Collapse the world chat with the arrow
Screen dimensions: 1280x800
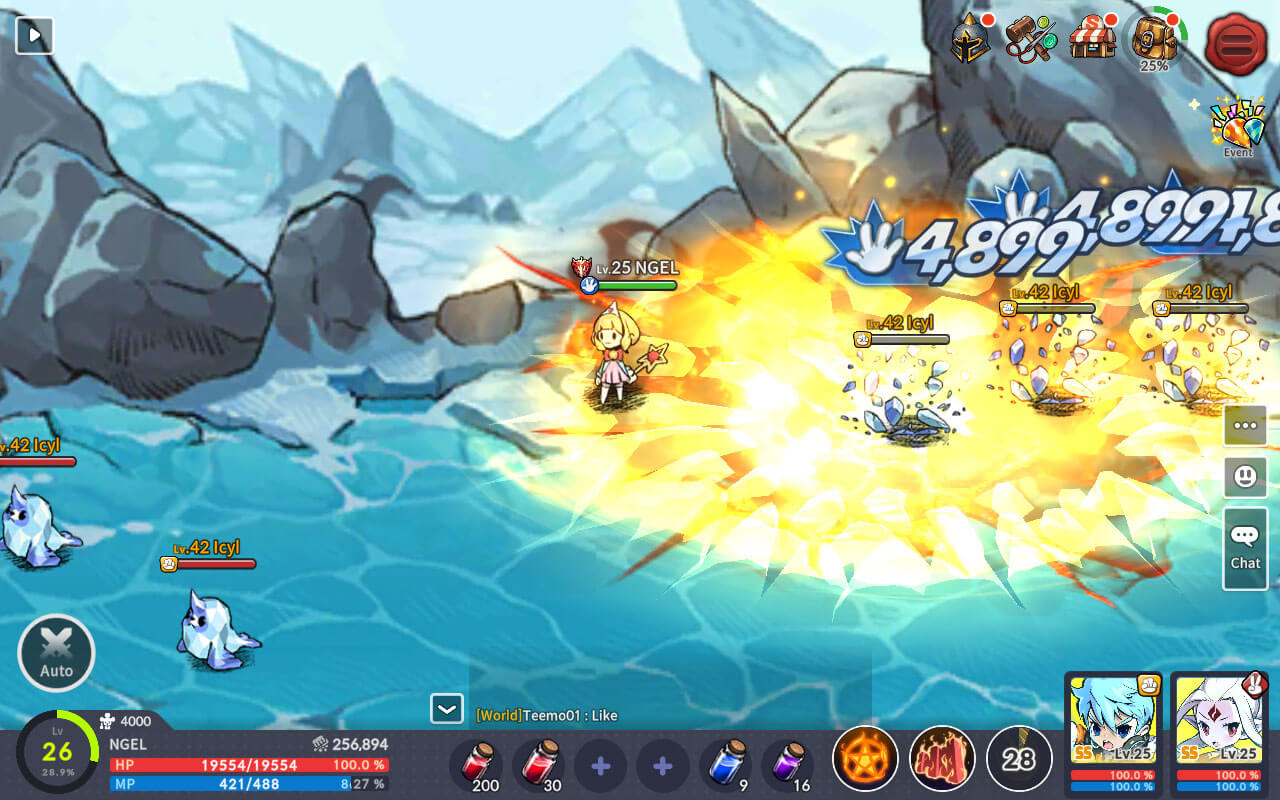coord(446,709)
